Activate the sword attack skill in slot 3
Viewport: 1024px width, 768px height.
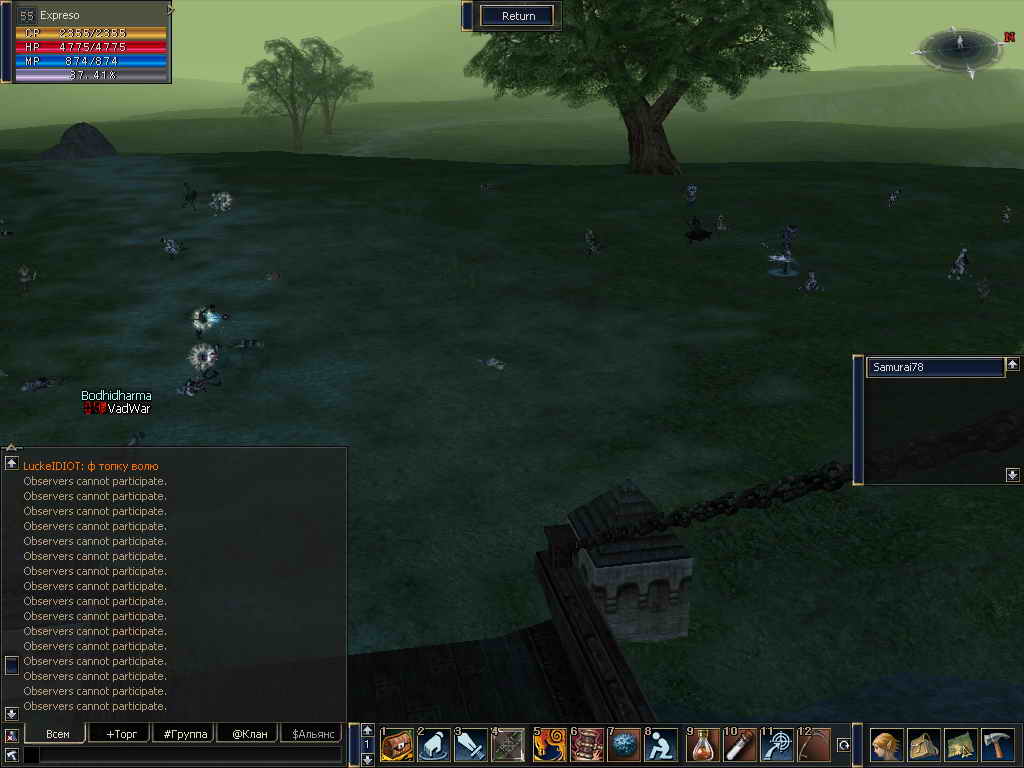(472, 745)
